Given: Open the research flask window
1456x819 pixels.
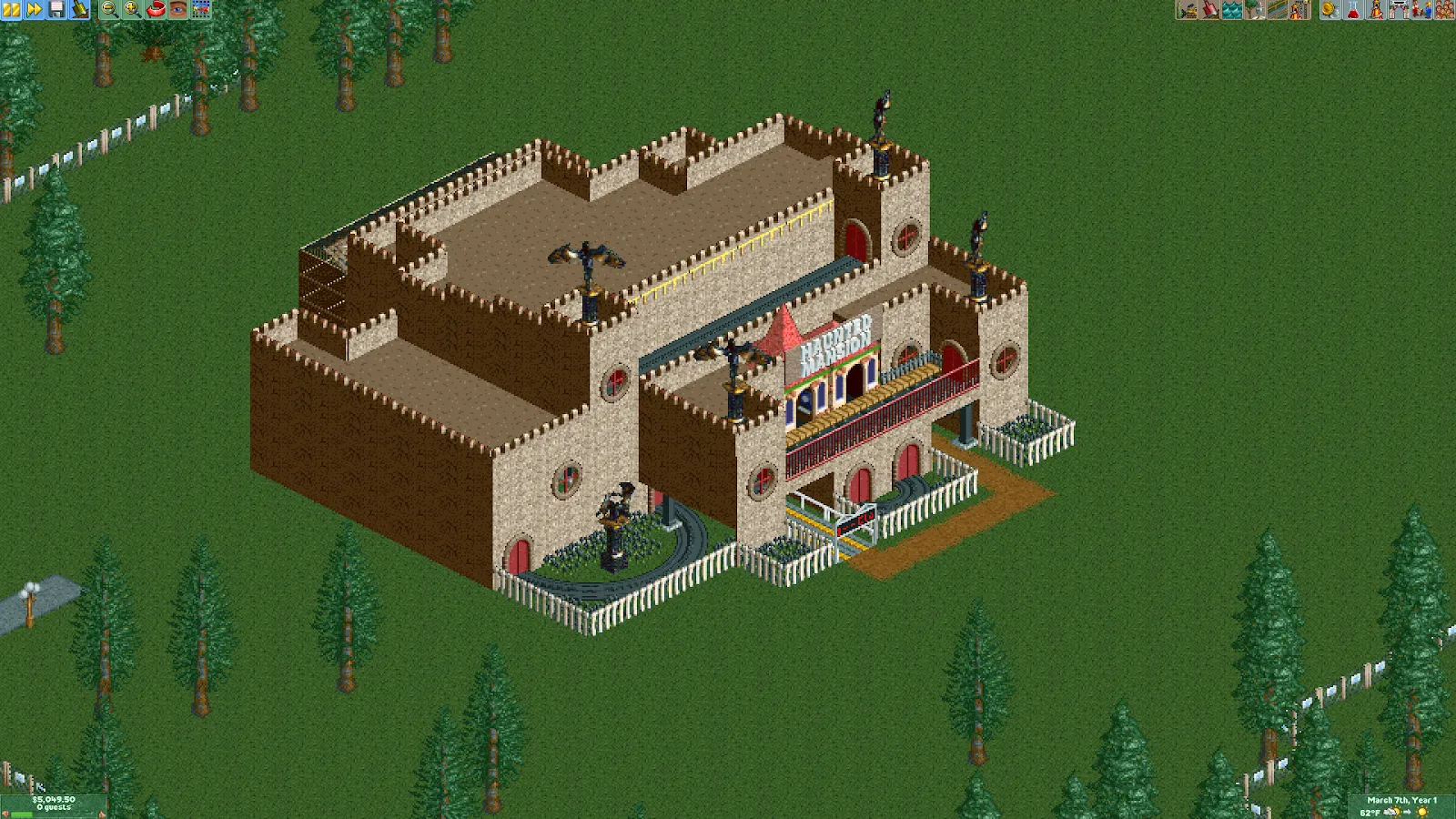Looking at the screenshot, I should coord(1353,9).
